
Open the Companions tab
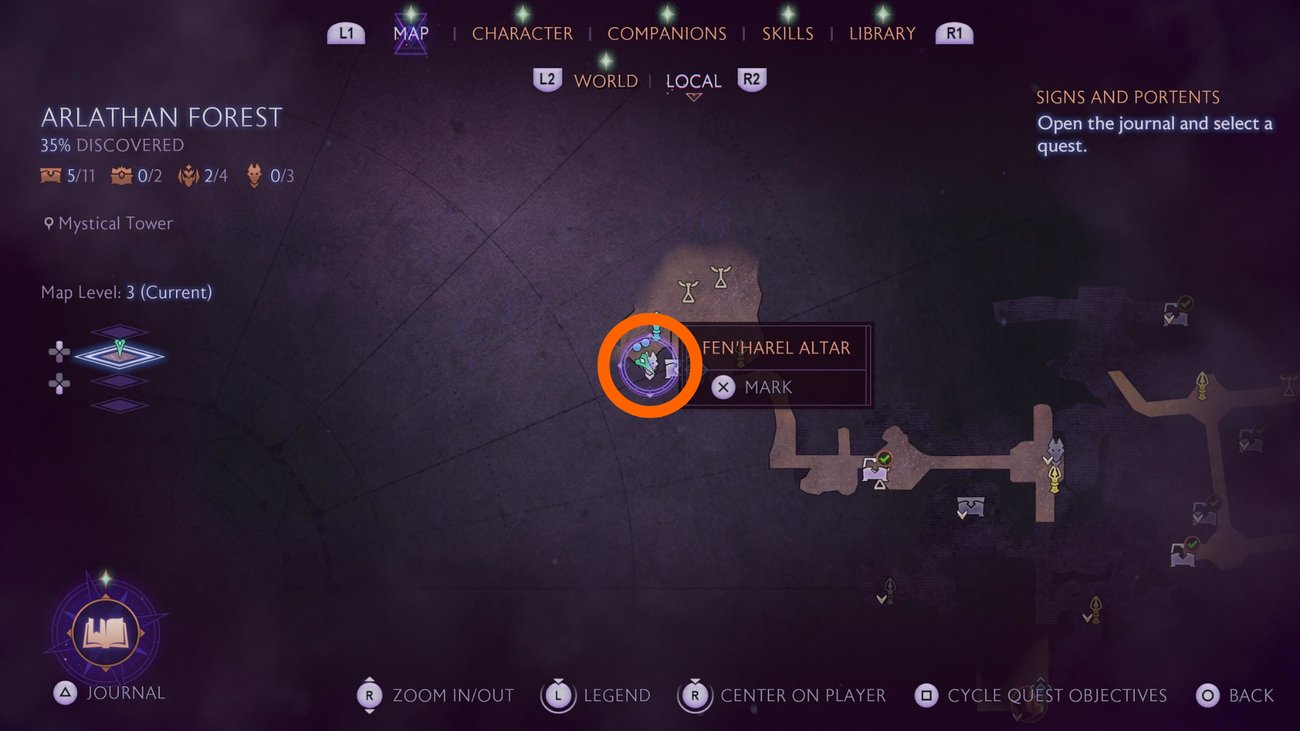666,34
